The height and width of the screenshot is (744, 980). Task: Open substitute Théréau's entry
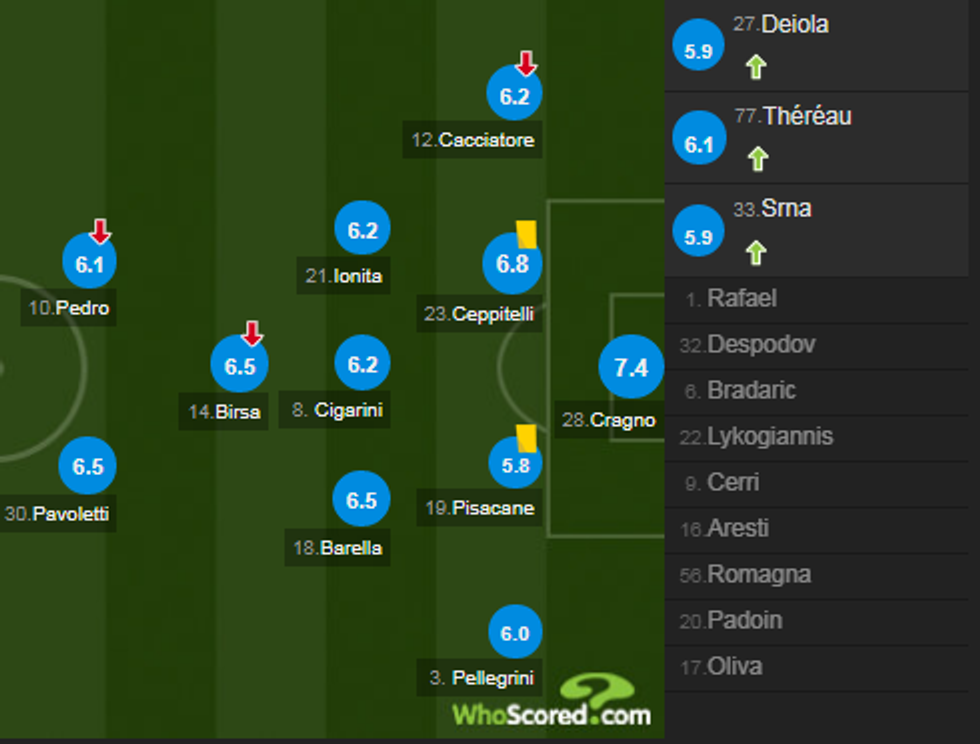[806, 117]
